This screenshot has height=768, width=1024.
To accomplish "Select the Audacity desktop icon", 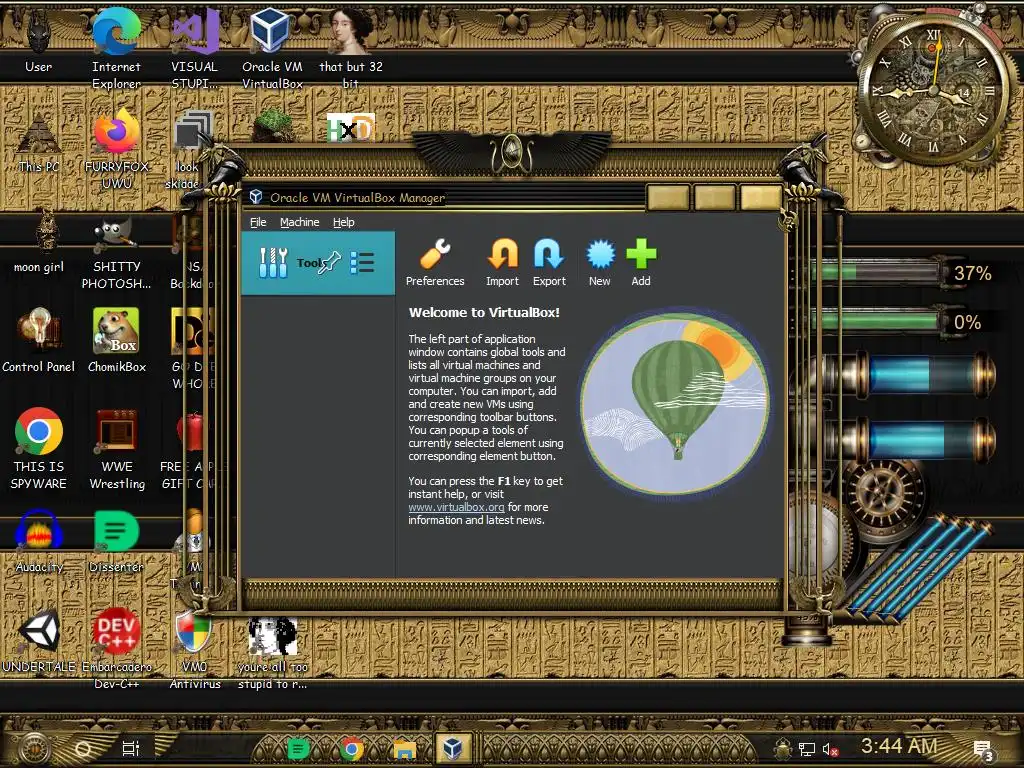I will click(39, 542).
